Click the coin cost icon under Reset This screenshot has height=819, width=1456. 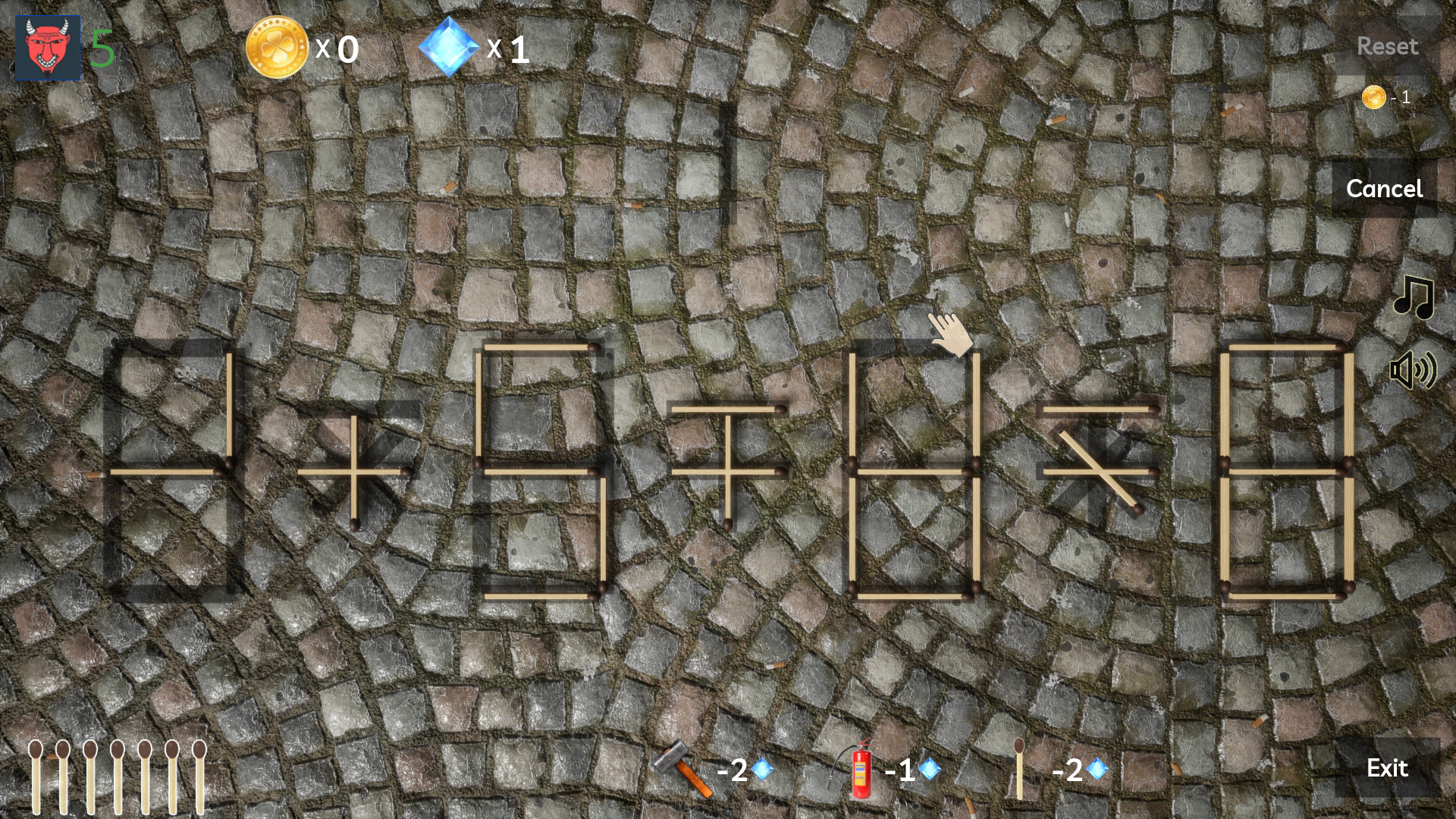(x=1373, y=96)
